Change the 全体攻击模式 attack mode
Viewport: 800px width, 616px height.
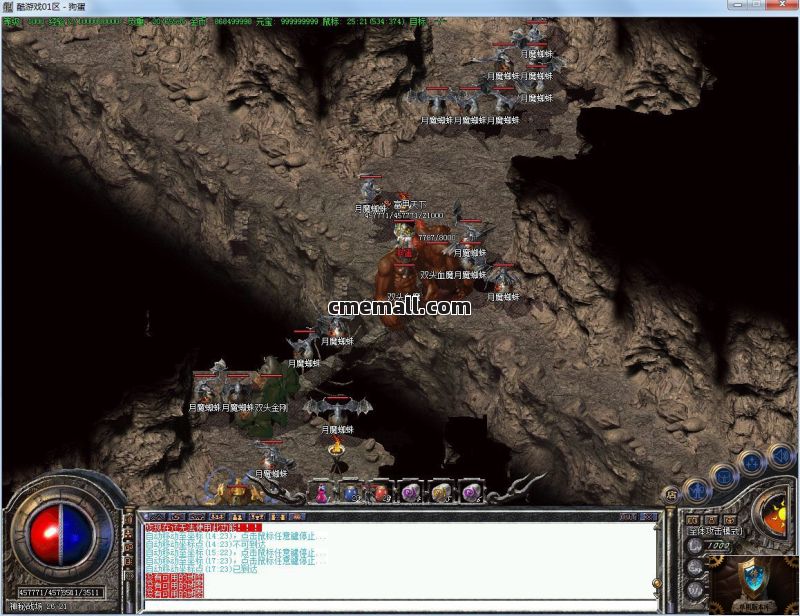(714, 531)
